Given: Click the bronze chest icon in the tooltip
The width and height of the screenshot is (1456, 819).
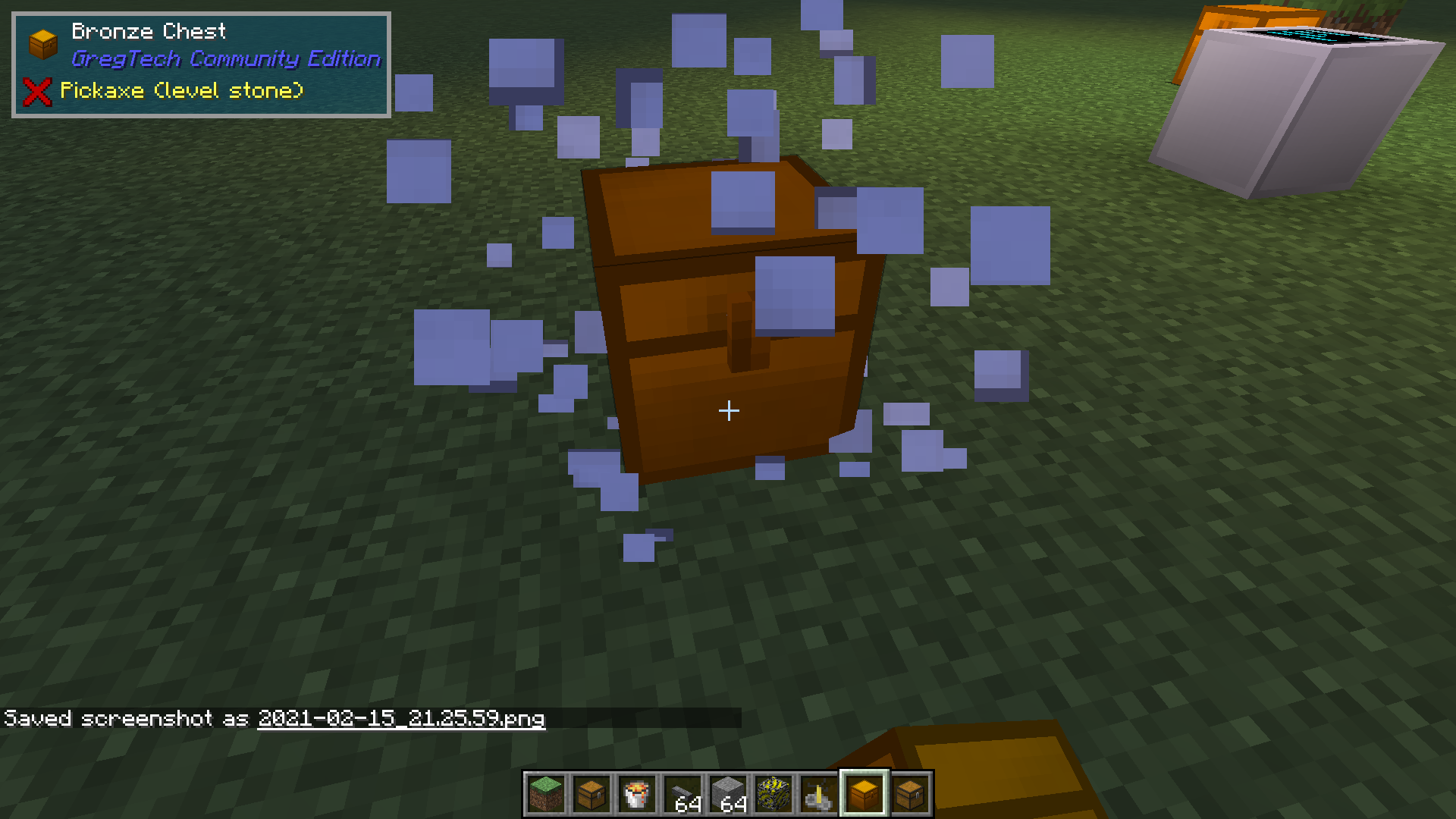Looking at the screenshot, I should [42, 43].
